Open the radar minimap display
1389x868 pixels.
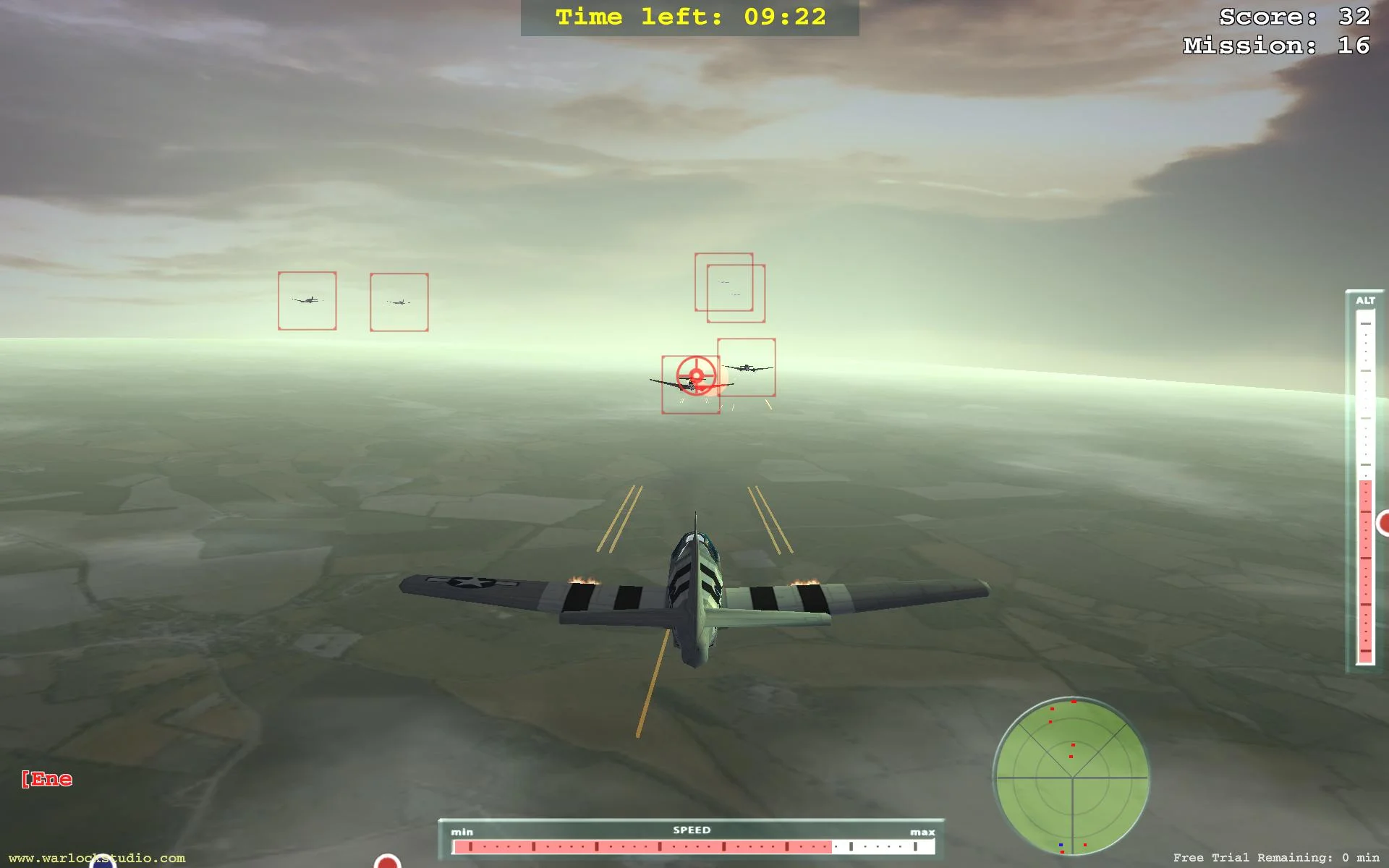pyautogui.click(x=1073, y=778)
